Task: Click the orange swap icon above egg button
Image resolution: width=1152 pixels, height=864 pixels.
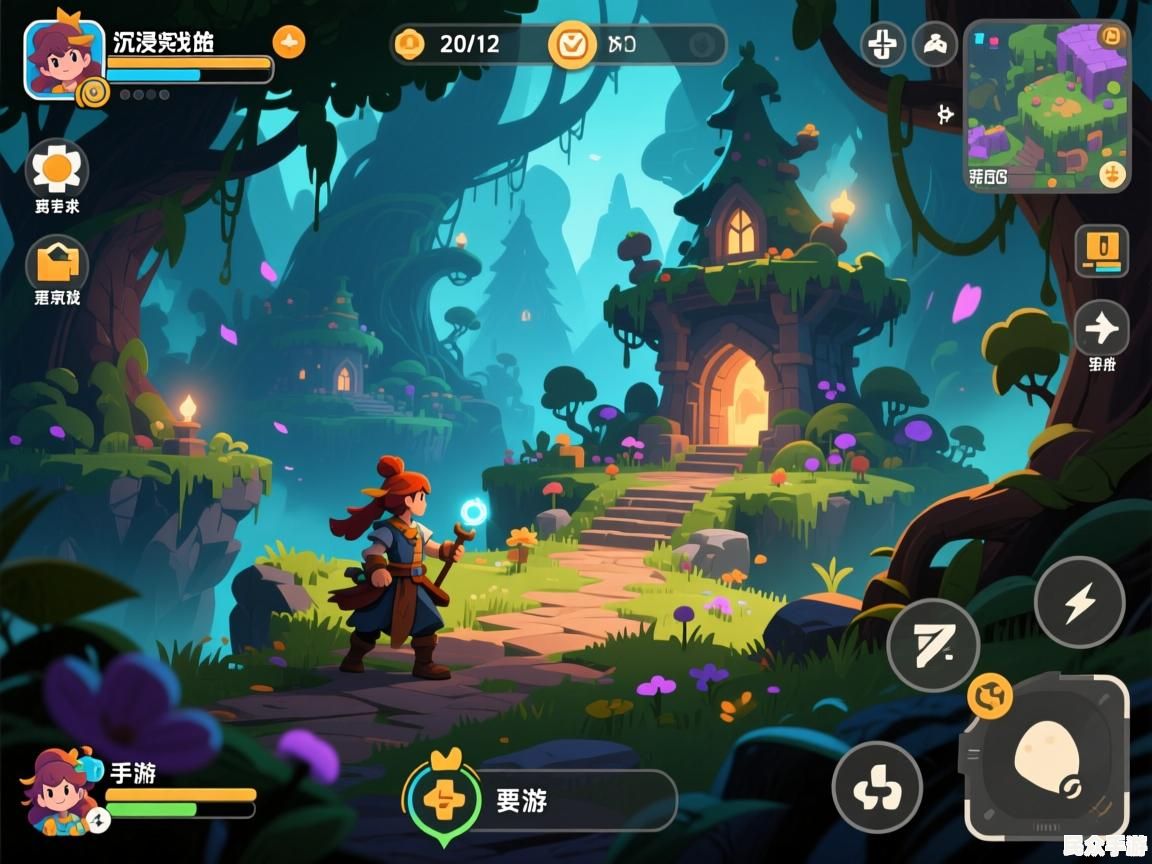Action: click(990, 694)
